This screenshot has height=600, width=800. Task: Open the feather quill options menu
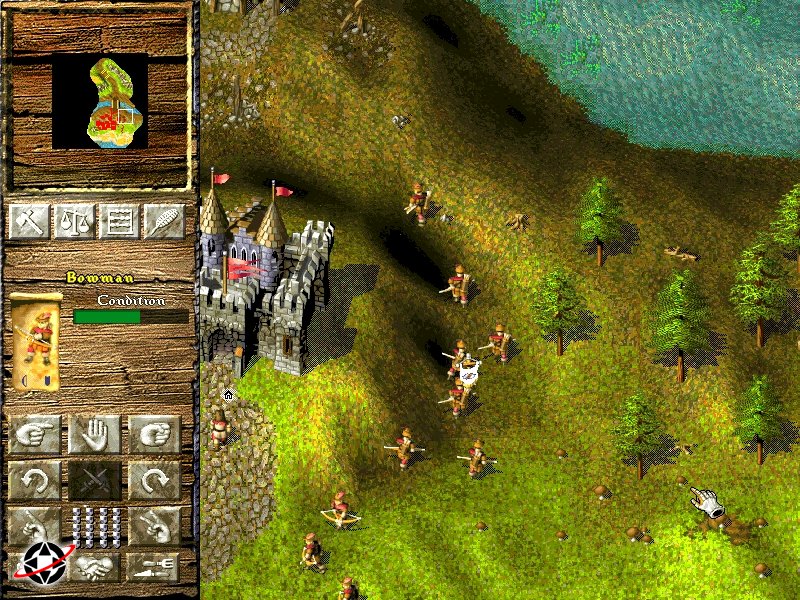163,220
